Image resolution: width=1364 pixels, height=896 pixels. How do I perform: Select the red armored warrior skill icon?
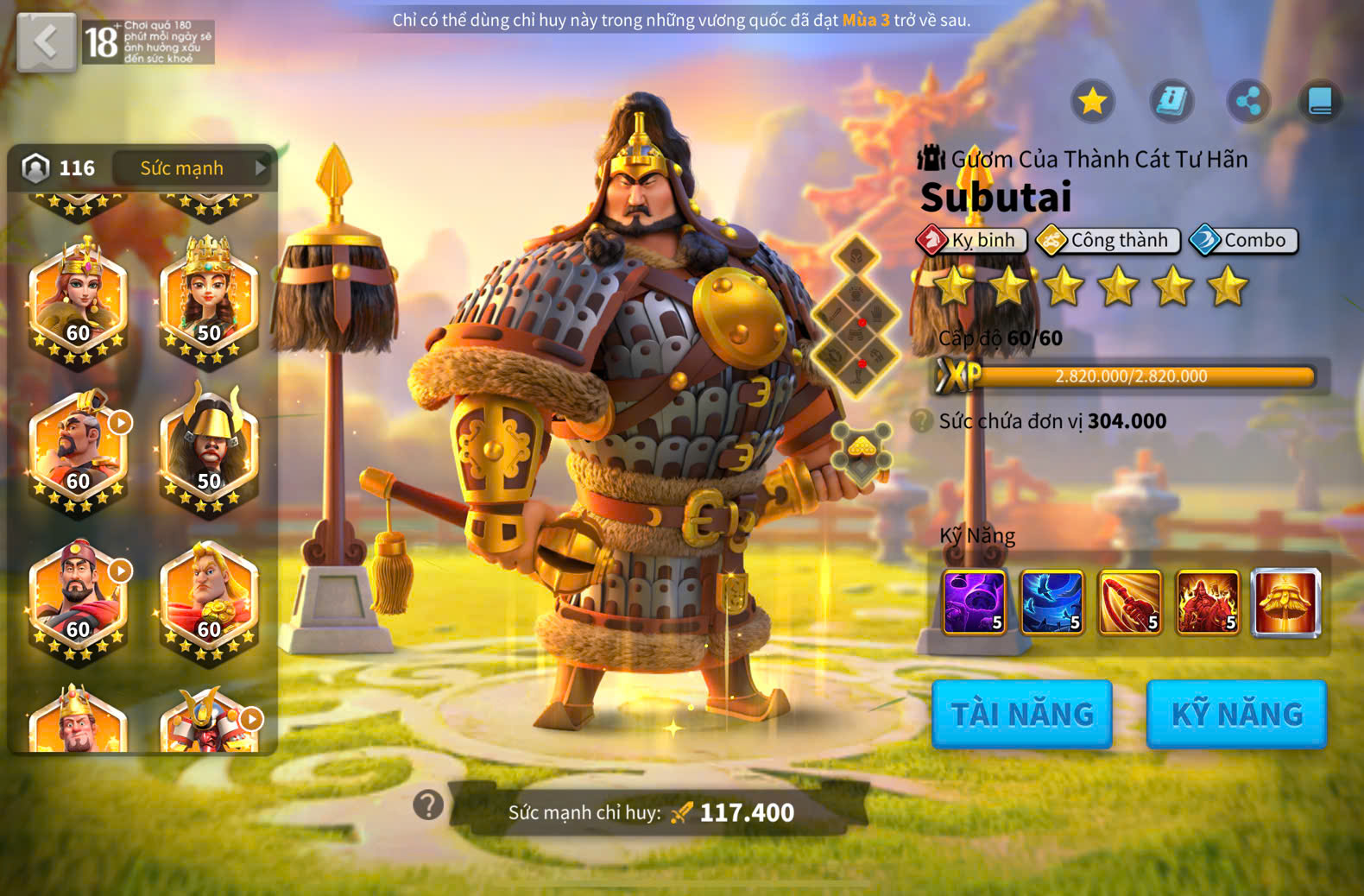[x=1207, y=602]
